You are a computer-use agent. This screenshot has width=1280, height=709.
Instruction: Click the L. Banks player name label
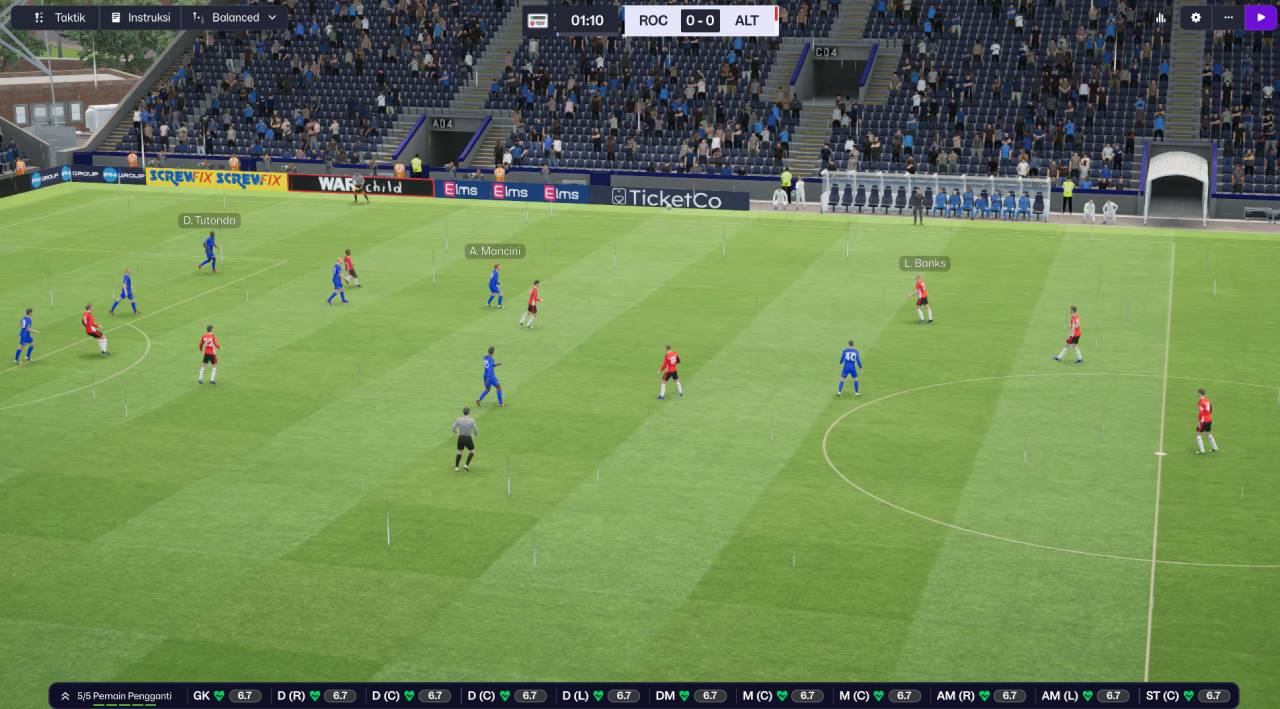(924, 264)
